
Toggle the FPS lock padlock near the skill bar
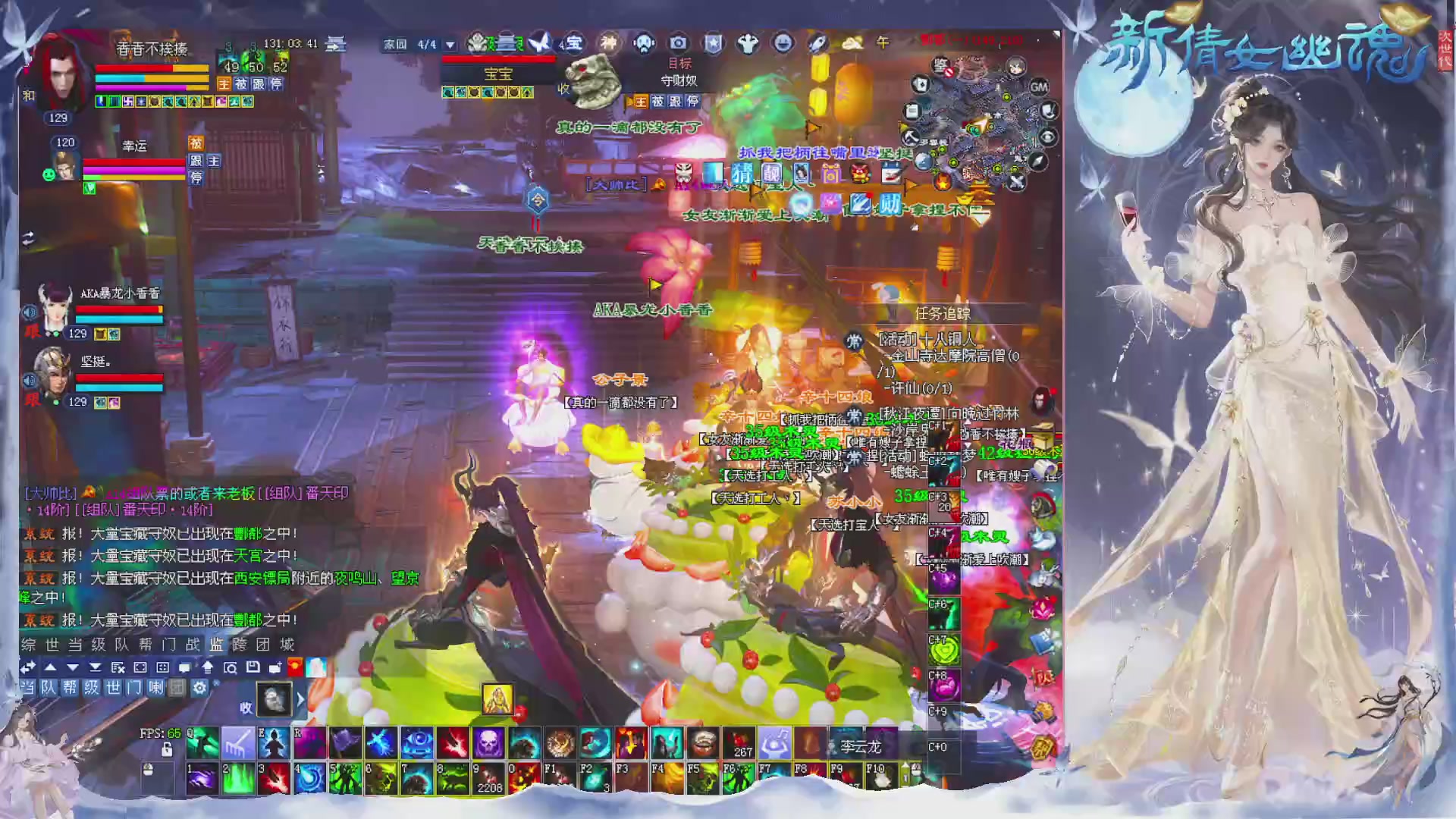click(167, 750)
